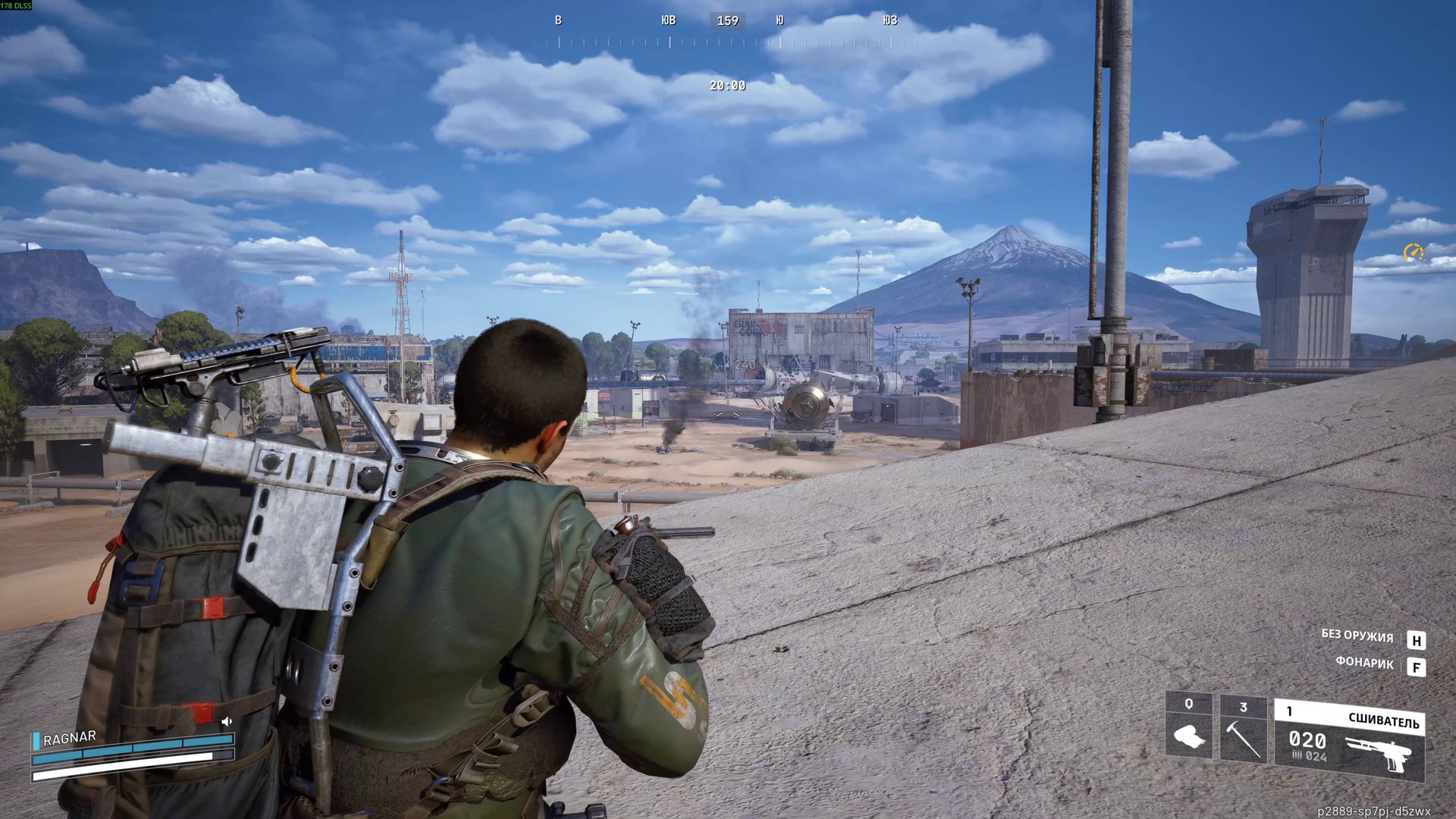
Task: Click the ФОНАРИК text label
Action: pos(1367,662)
